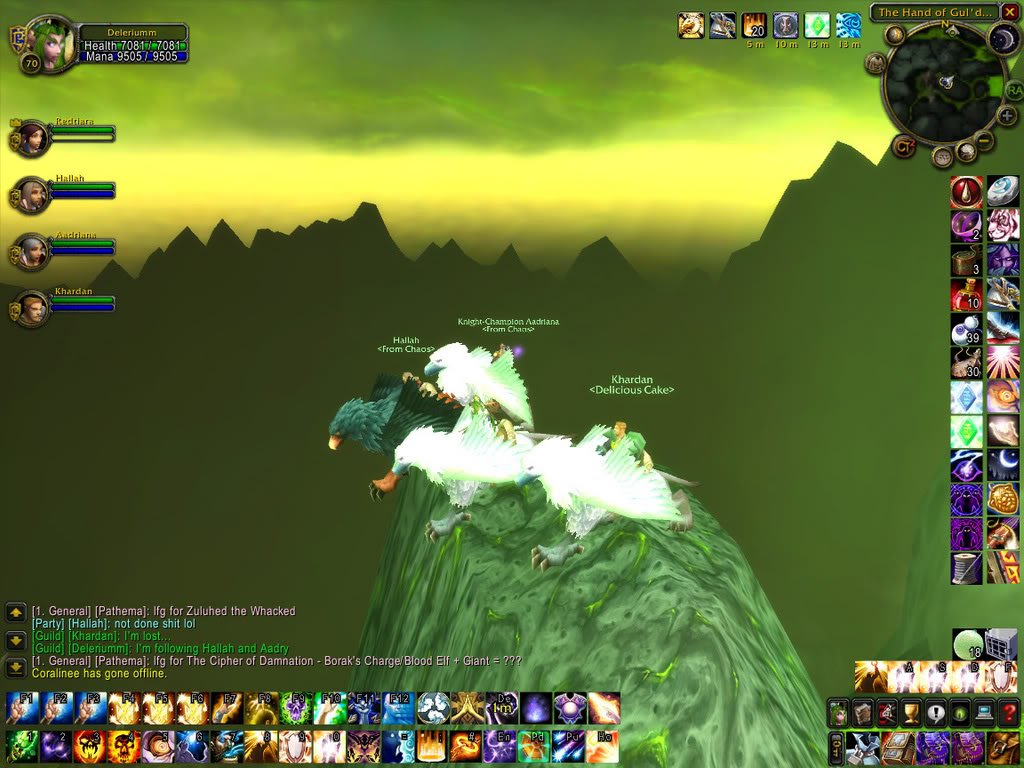The image size is (1024, 768).
Task: Open the character info micro button
Action: pos(838,713)
